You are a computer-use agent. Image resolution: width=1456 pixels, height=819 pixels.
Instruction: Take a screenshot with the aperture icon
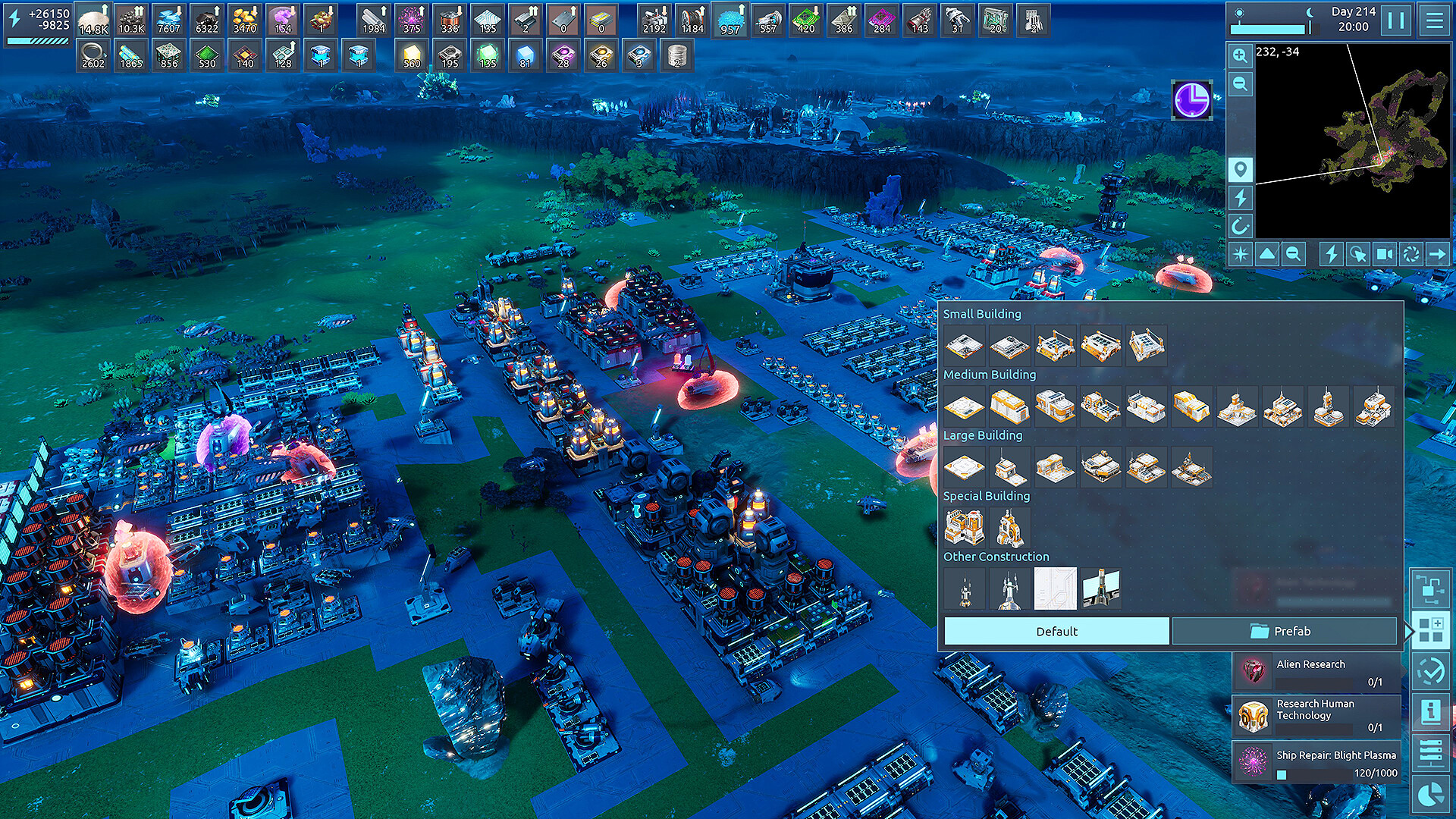[x=1411, y=253]
